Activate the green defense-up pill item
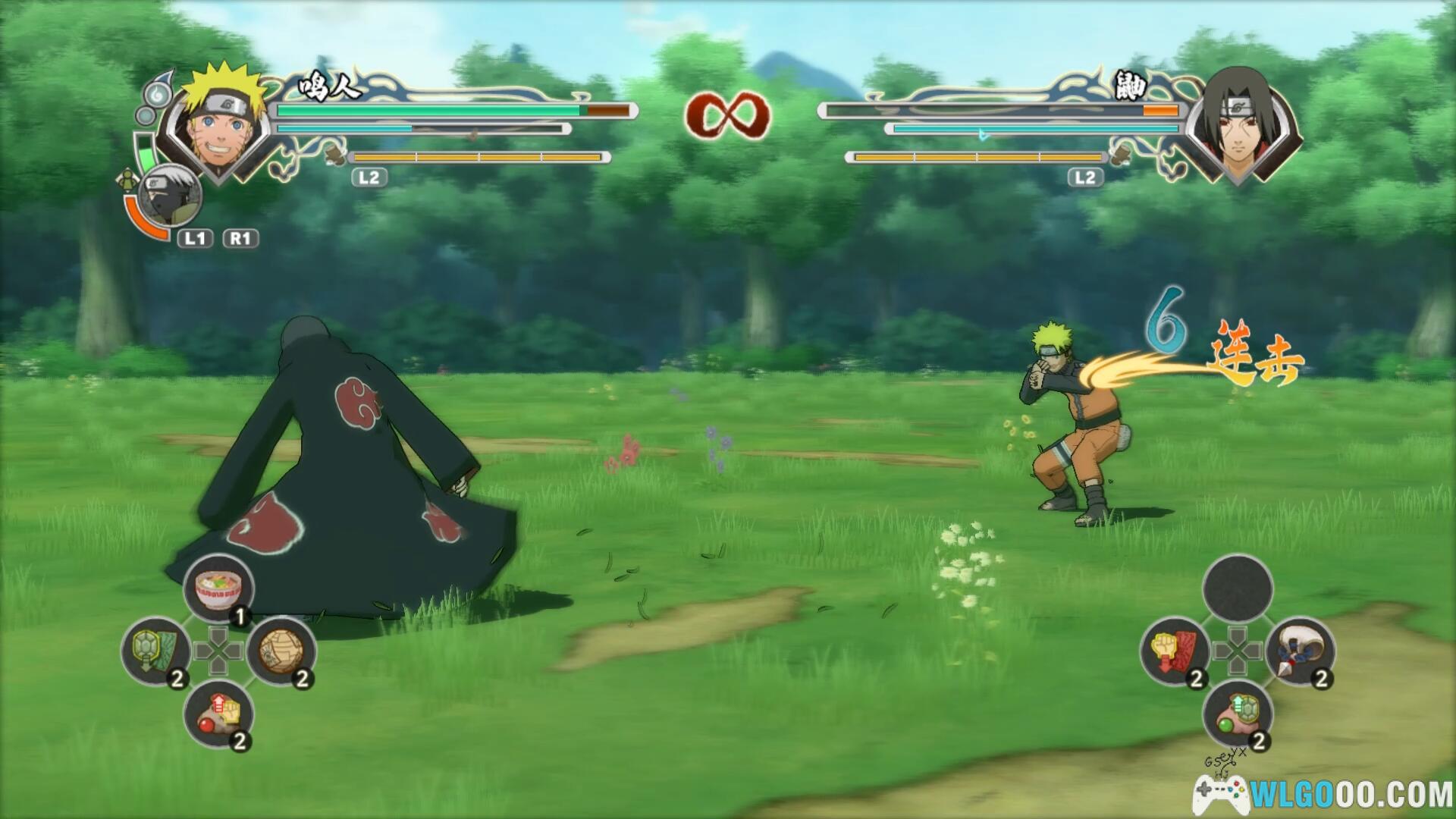This screenshot has width=1456, height=819. tap(1238, 714)
